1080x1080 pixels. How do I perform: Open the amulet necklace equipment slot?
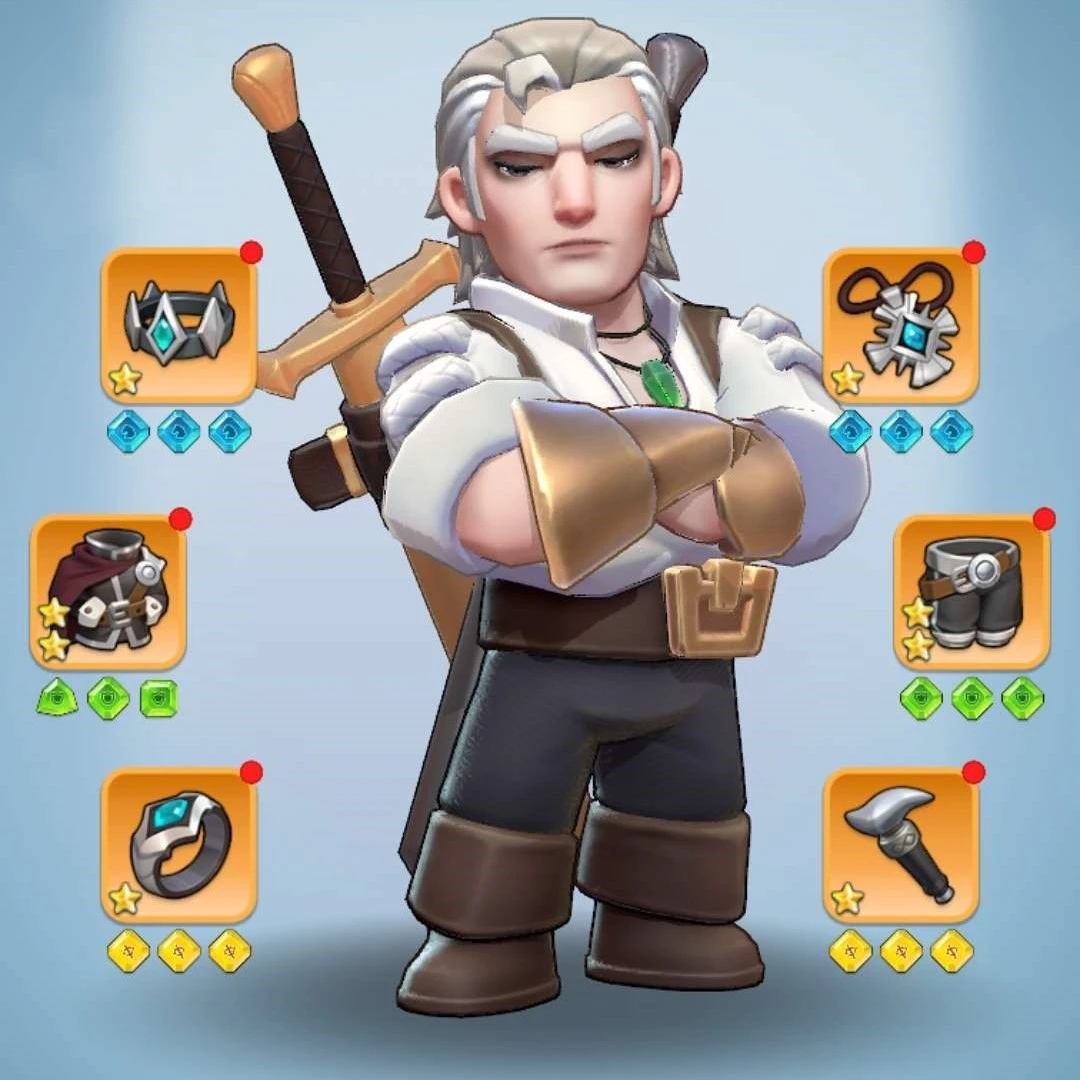tap(901, 325)
